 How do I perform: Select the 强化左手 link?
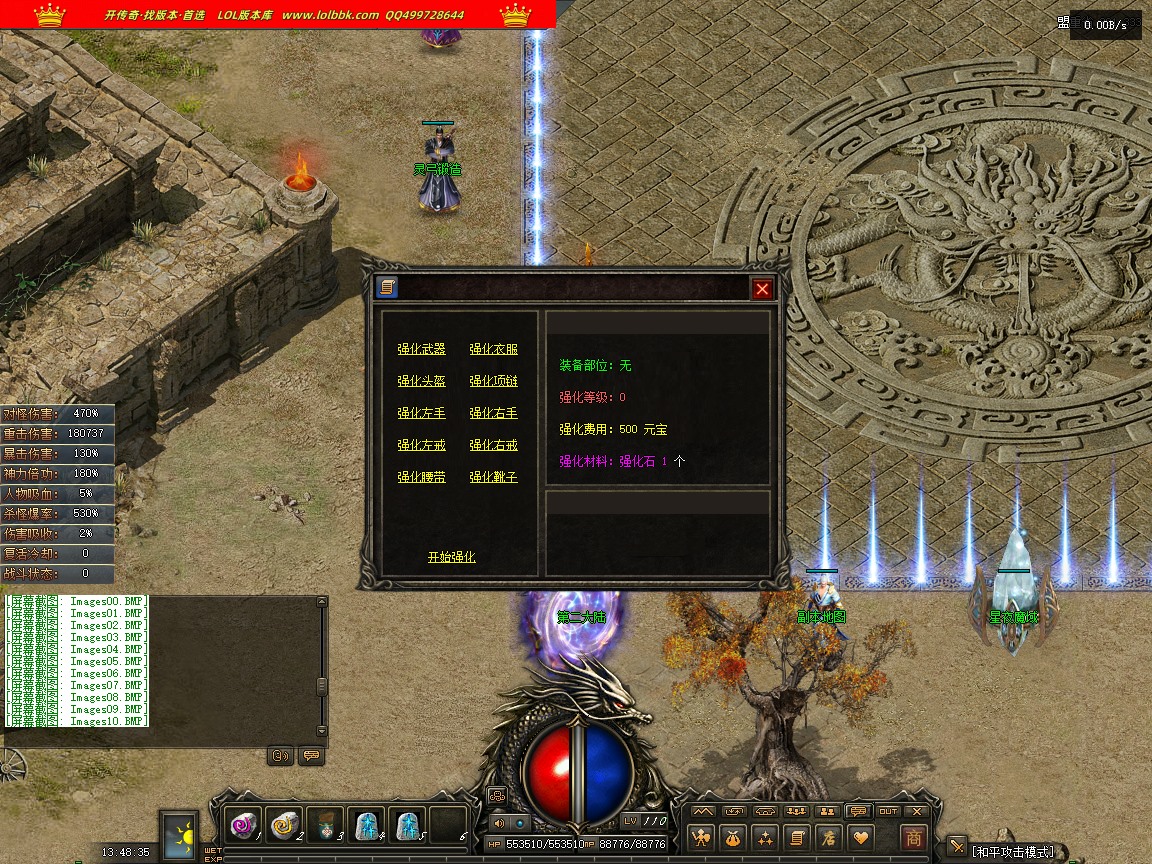coord(421,413)
